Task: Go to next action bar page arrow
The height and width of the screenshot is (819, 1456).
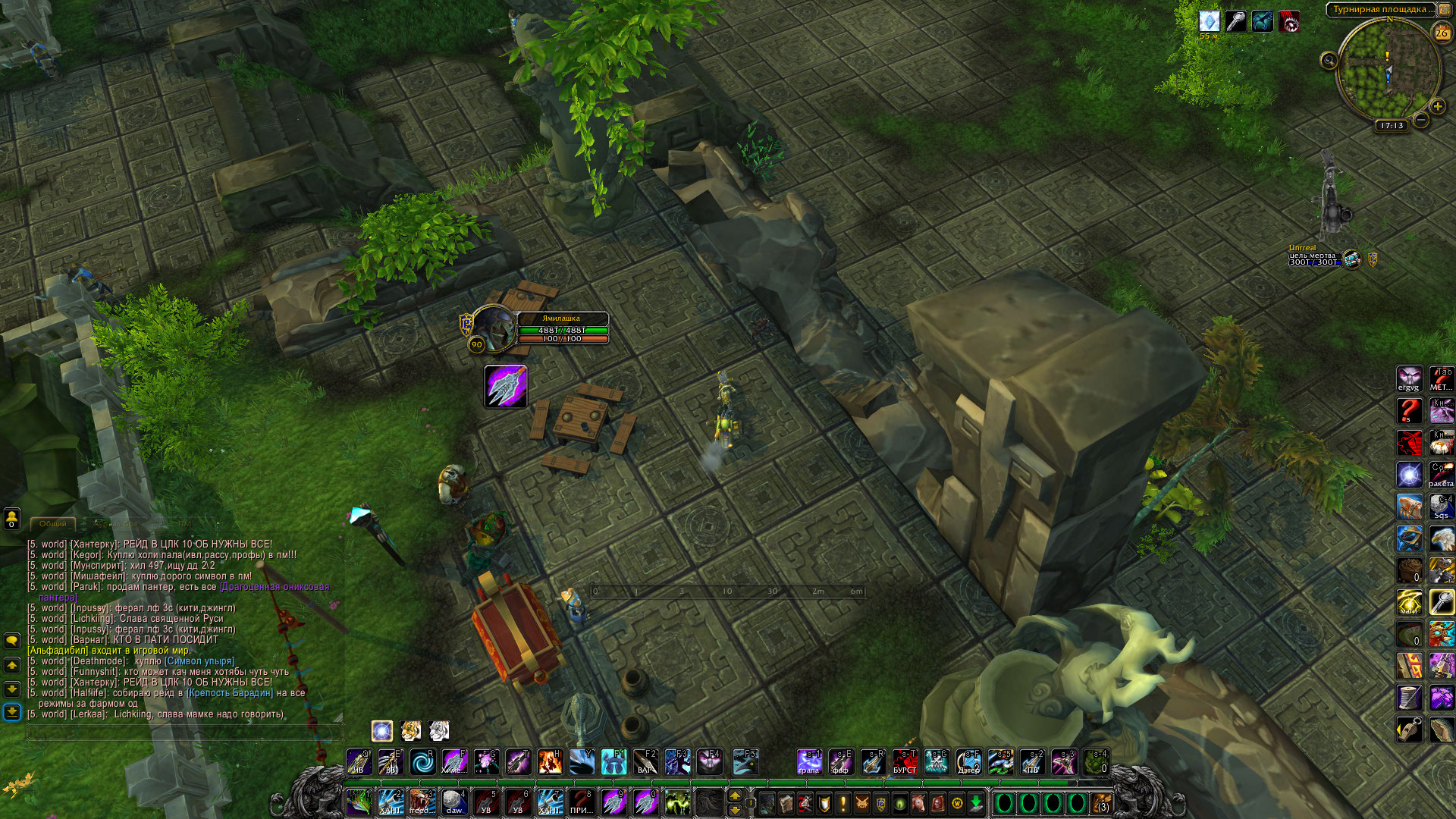Action: point(734,795)
